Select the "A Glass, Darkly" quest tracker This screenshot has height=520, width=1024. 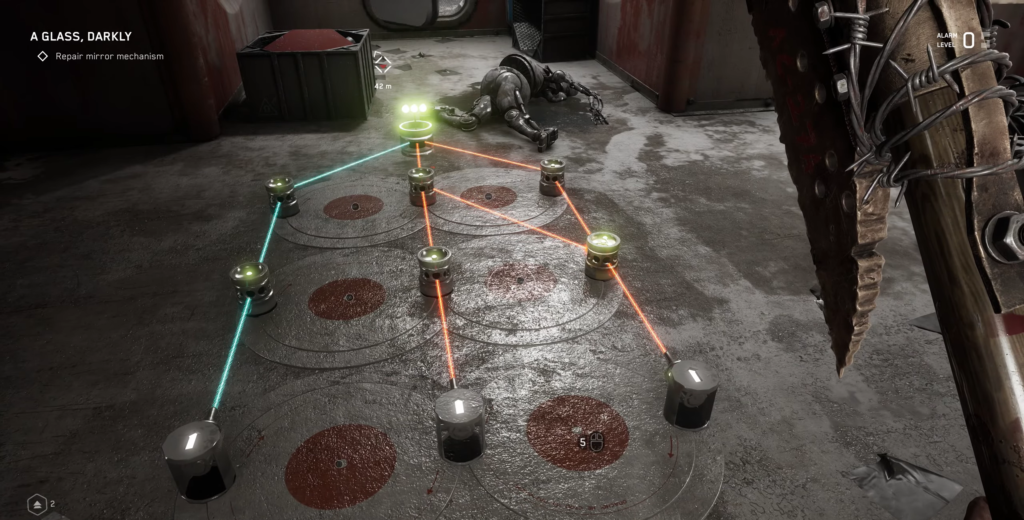[x=81, y=37]
